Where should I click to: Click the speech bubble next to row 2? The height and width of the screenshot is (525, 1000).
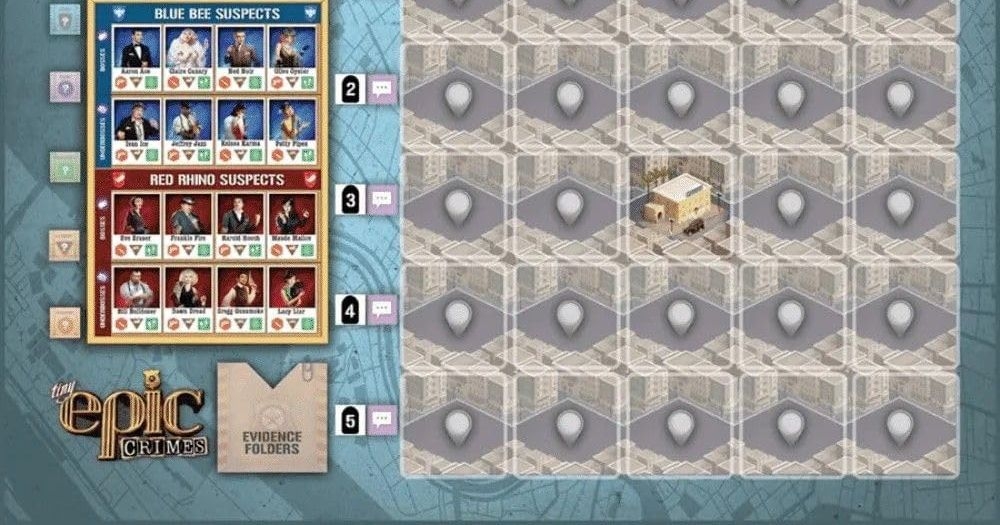[382, 89]
